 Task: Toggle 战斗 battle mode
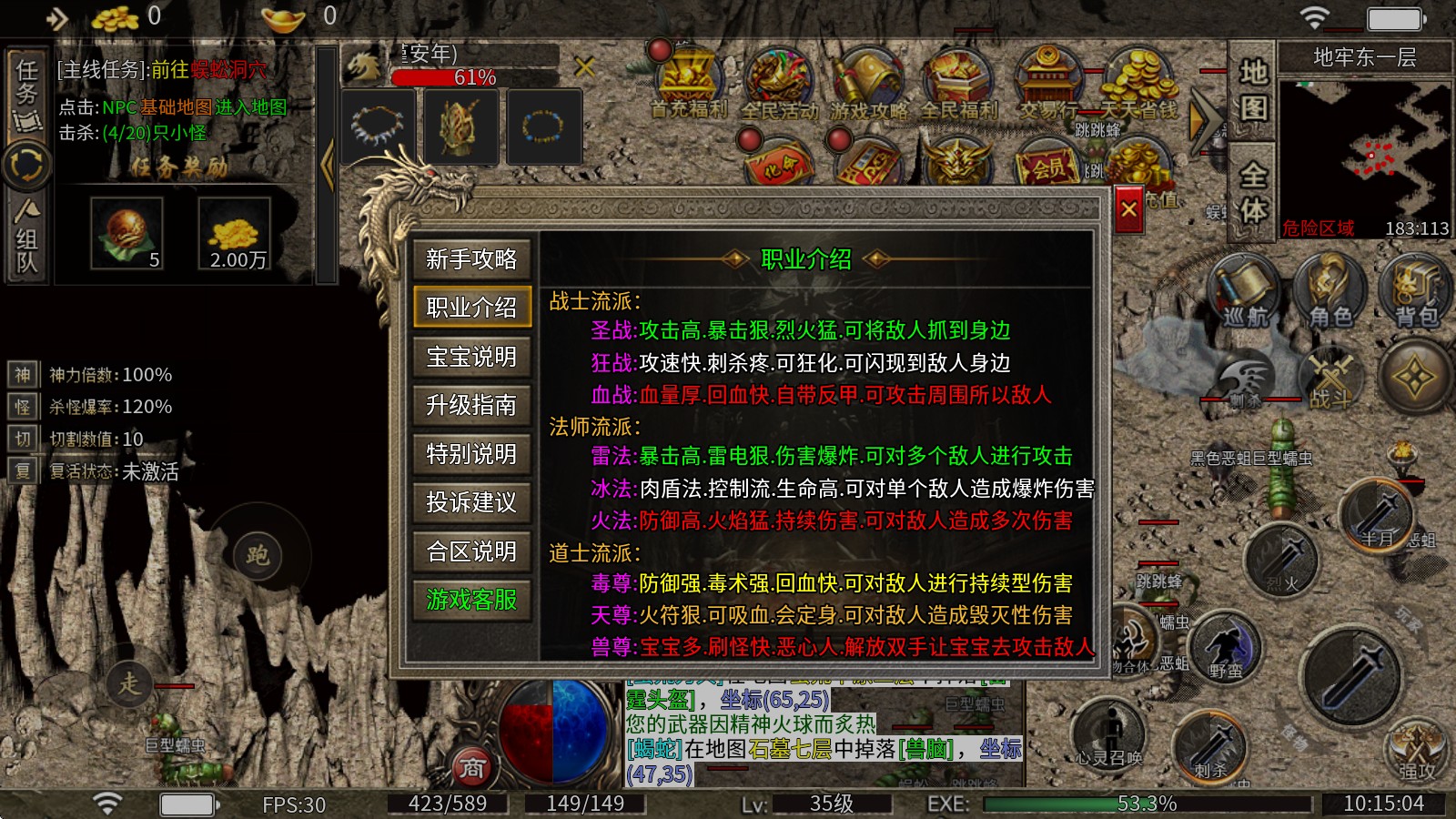coord(1330,382)
